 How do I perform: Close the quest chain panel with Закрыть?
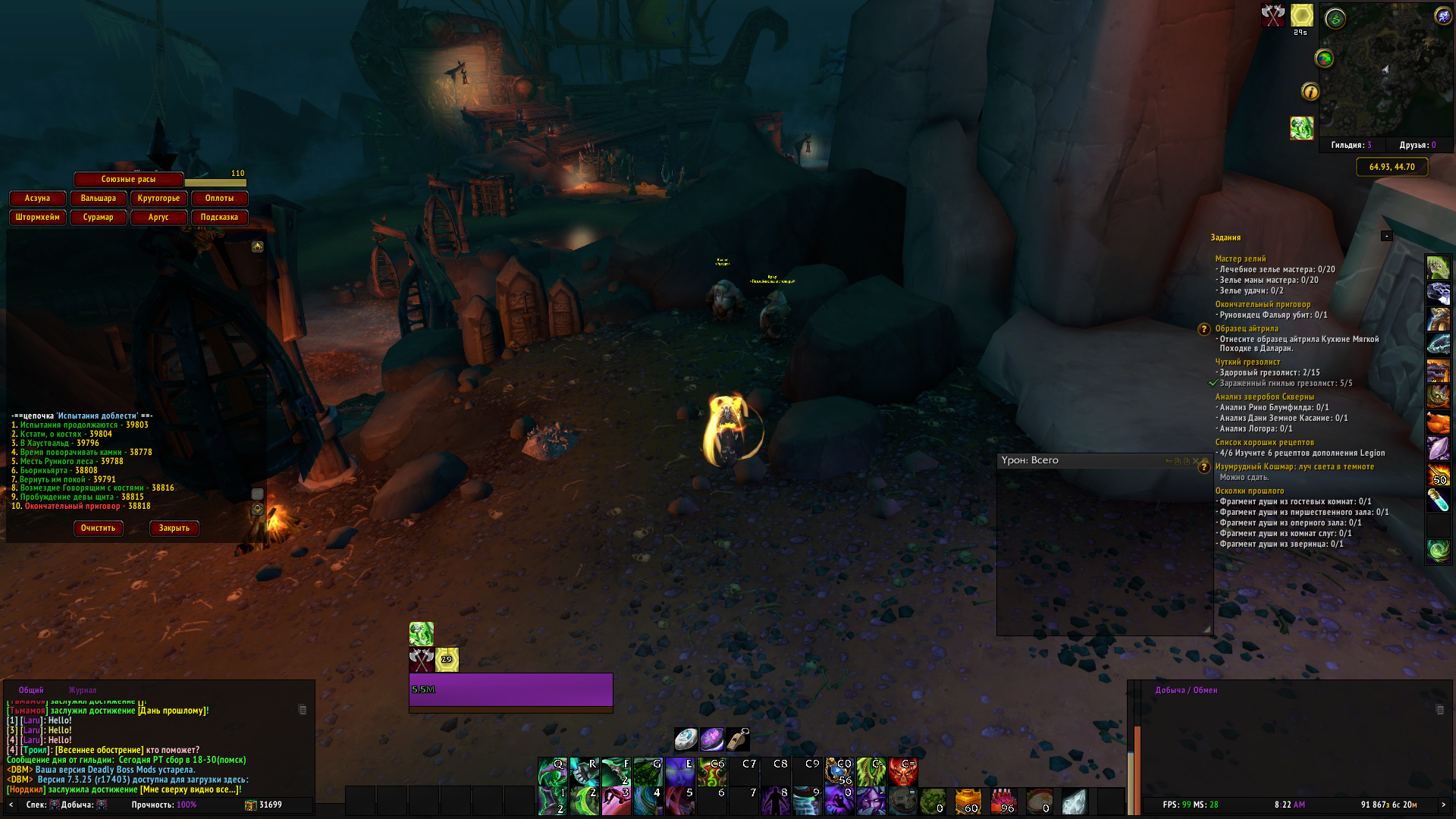pyautogui.click(x=174, y=528)
